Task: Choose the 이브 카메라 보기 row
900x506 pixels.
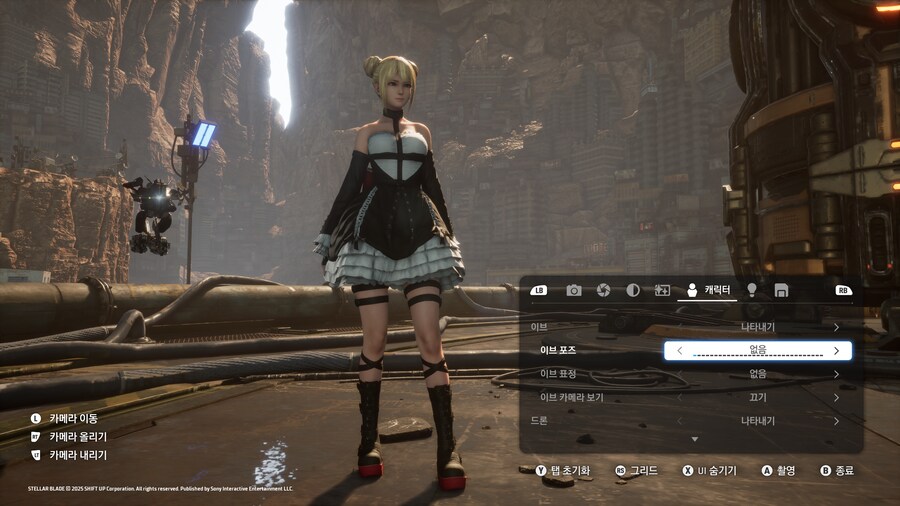Action: [x=690, y=397]
